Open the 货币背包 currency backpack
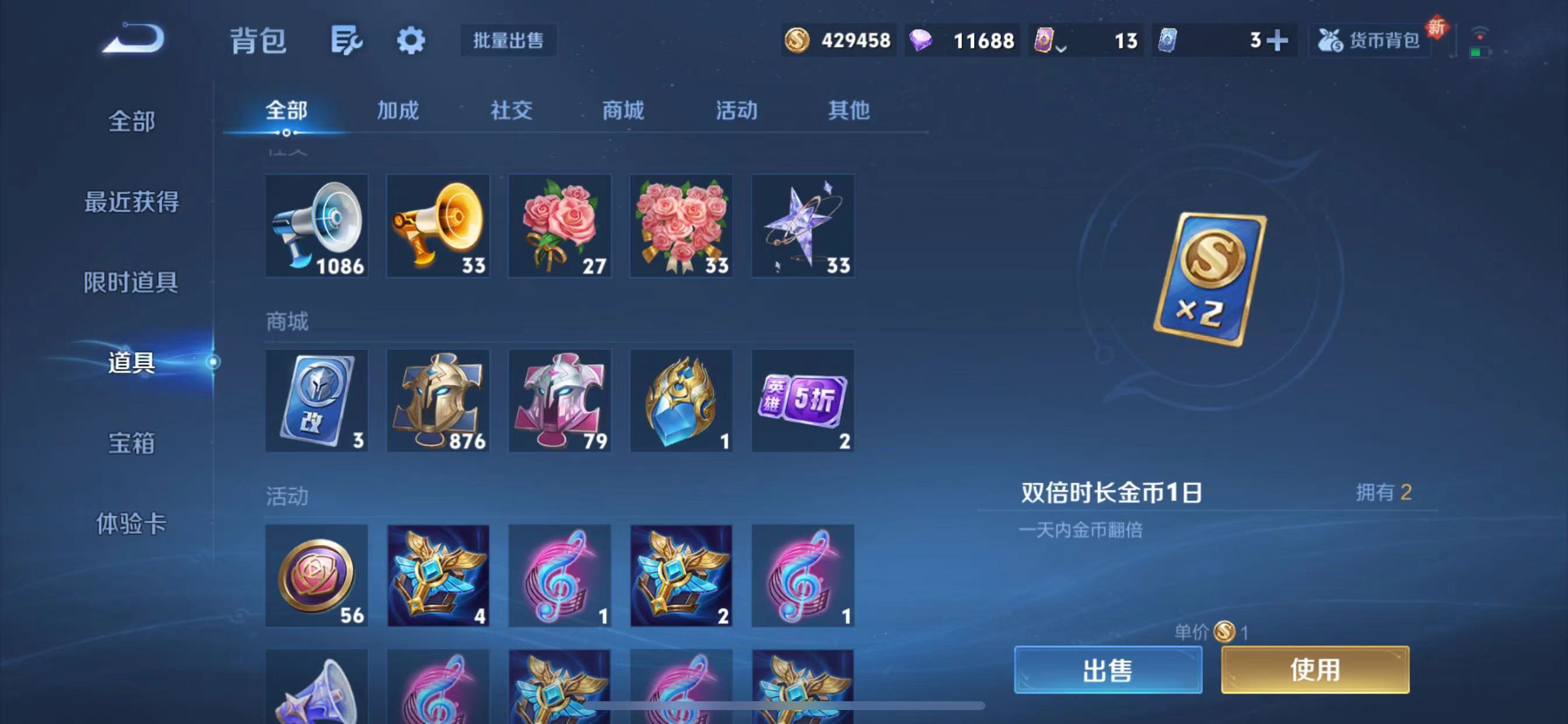 pyautogui.click(x=1370, y=41)
